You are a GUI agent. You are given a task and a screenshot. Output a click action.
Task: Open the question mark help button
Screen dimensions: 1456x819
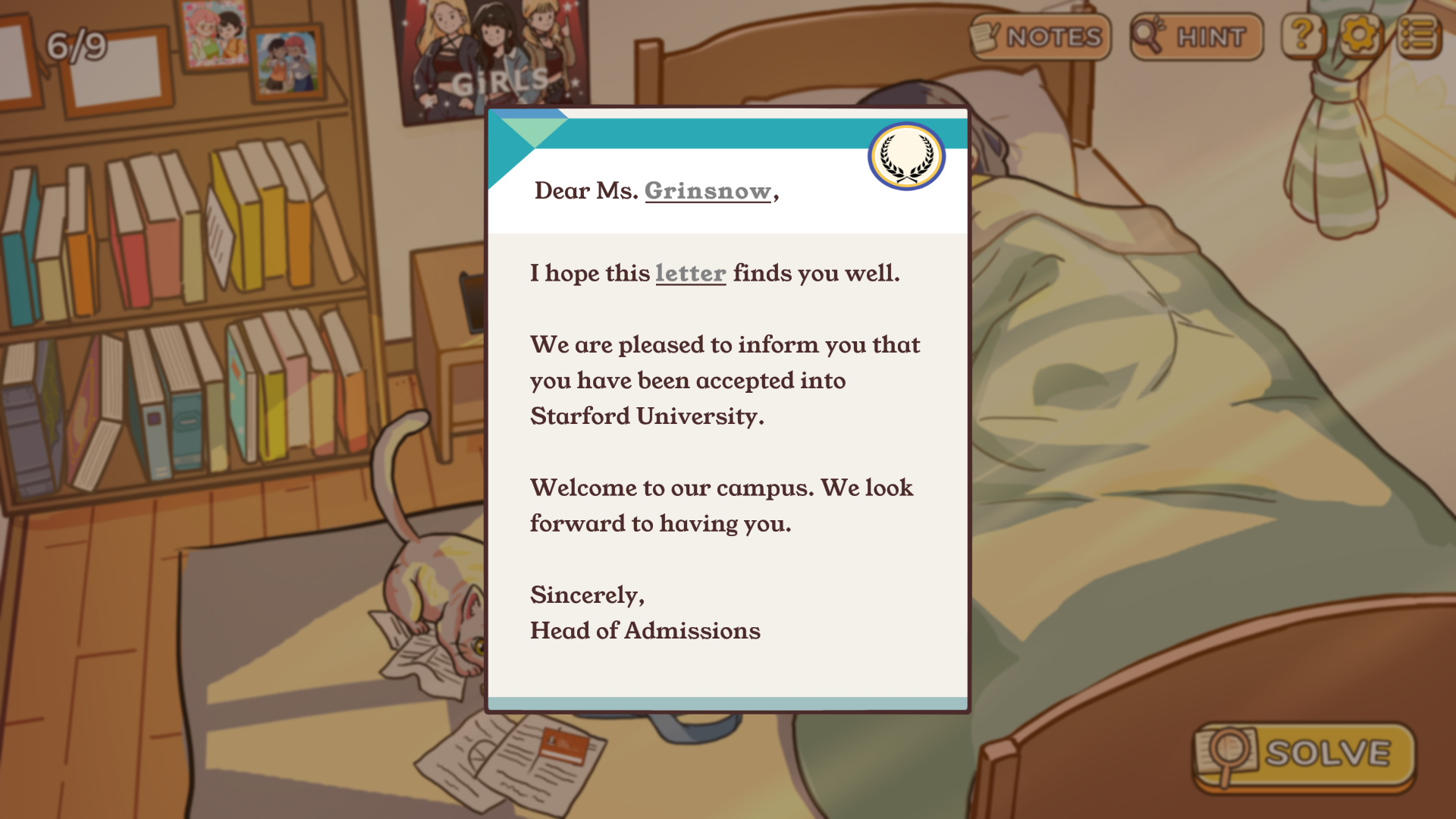pos(1302,35)
